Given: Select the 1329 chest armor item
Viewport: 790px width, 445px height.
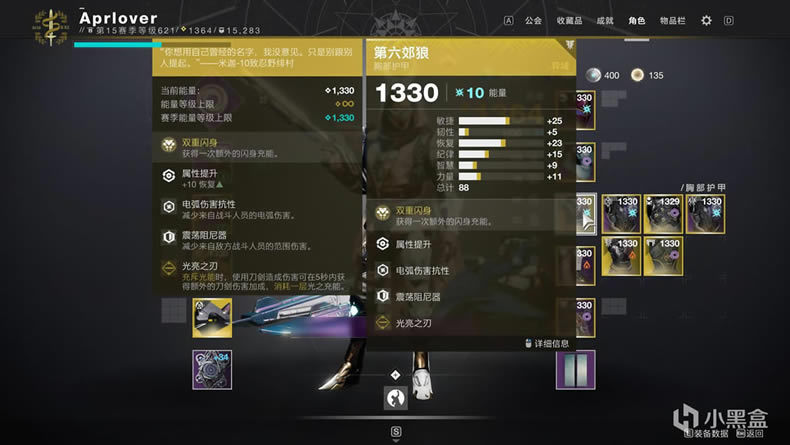Looking at the screenshot, I should tap(665, 213).
